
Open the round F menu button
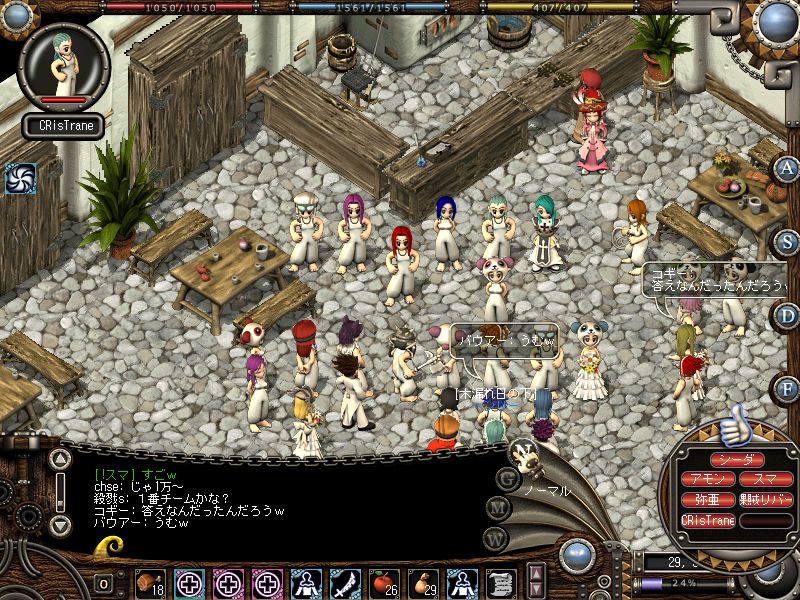(x=788, y=388)
